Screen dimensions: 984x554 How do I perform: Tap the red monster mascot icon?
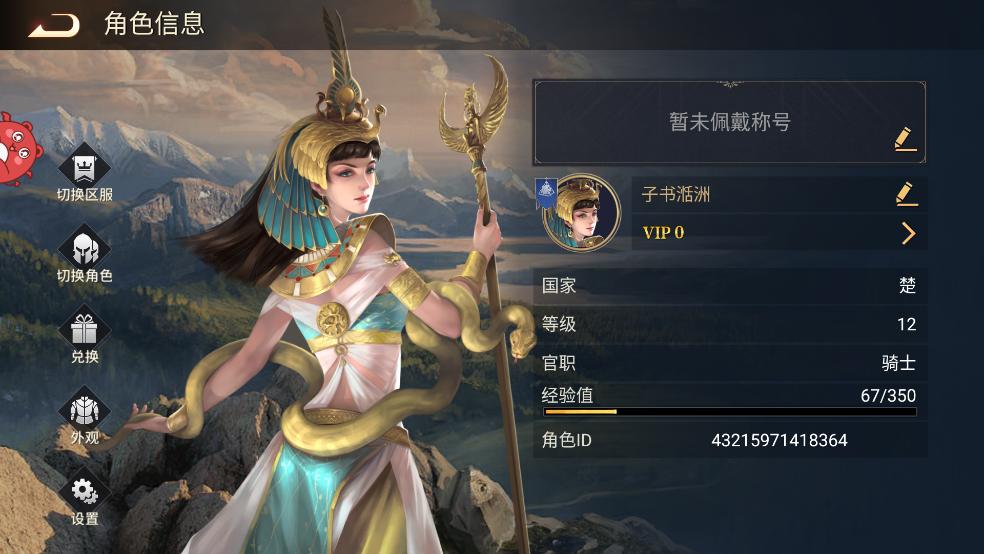17,147
